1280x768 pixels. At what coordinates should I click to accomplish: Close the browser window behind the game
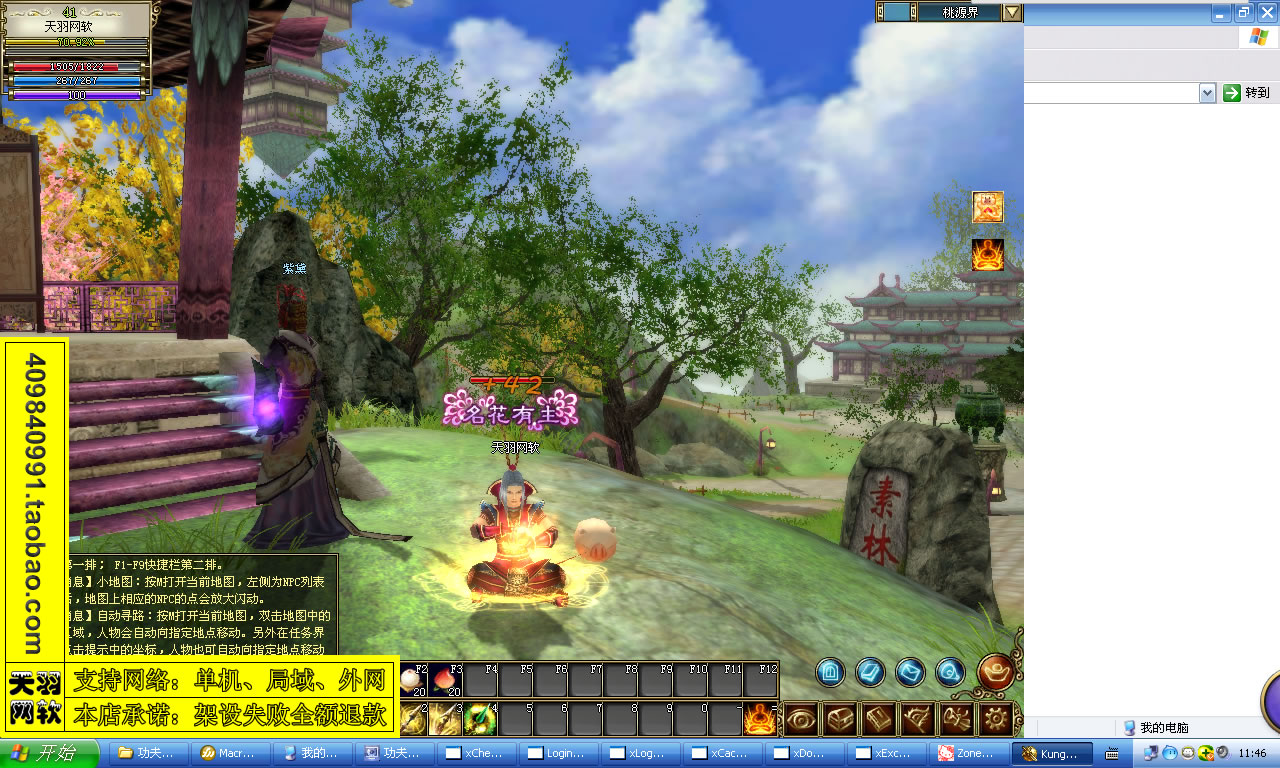pos(1267,12)
